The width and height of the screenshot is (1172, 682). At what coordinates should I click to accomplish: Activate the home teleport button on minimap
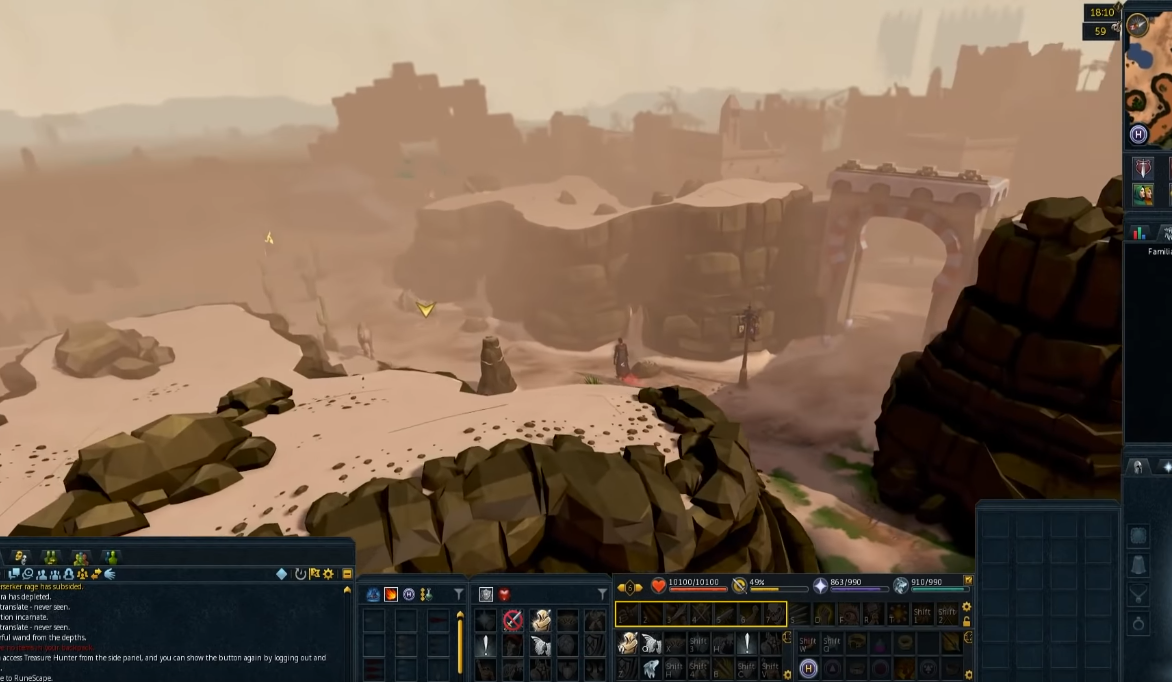coord(1138,134)
